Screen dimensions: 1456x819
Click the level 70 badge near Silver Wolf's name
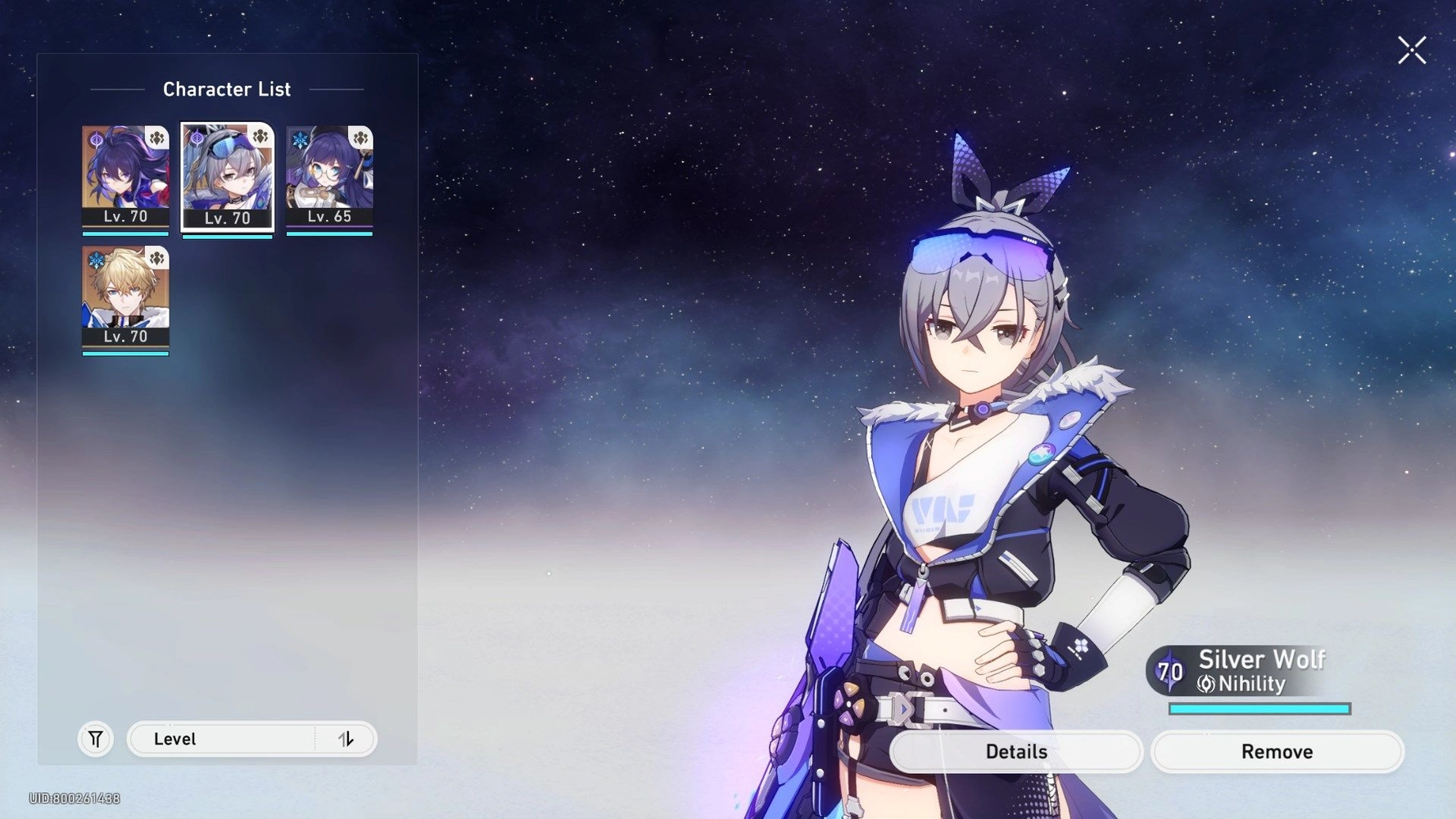tap(1169, 670)
